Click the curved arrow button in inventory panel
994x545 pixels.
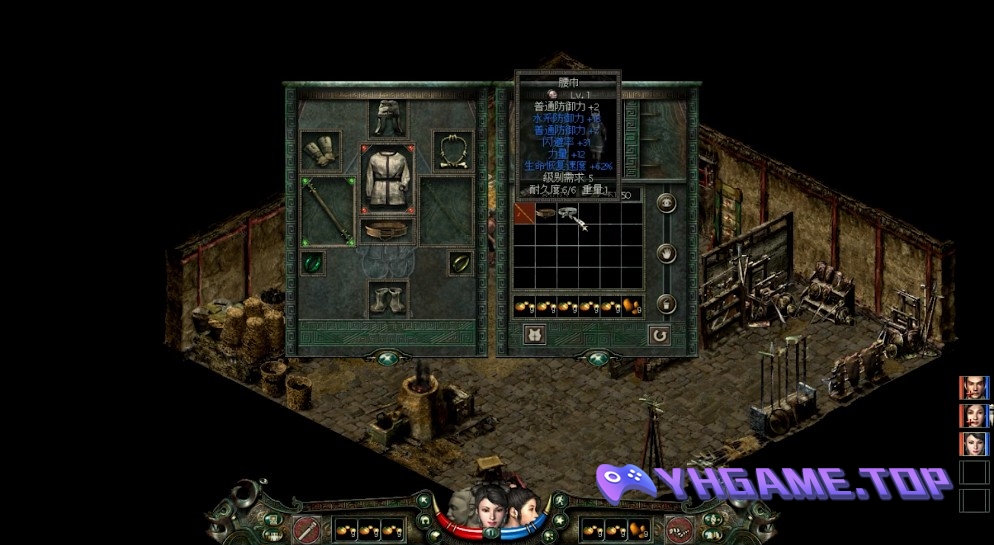click(x=659, y=334)
